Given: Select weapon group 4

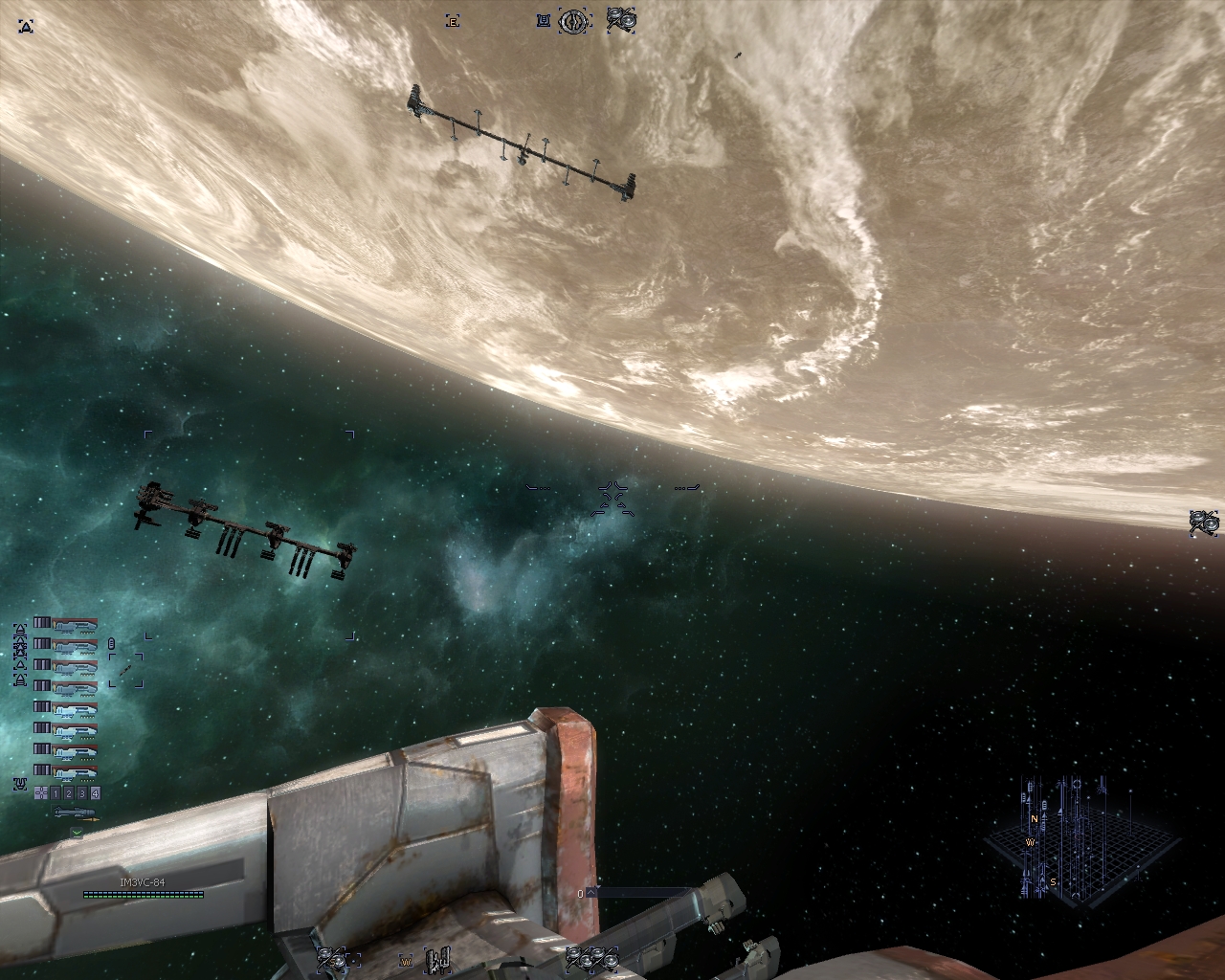Looking at the screenshot, I should 94,792.
